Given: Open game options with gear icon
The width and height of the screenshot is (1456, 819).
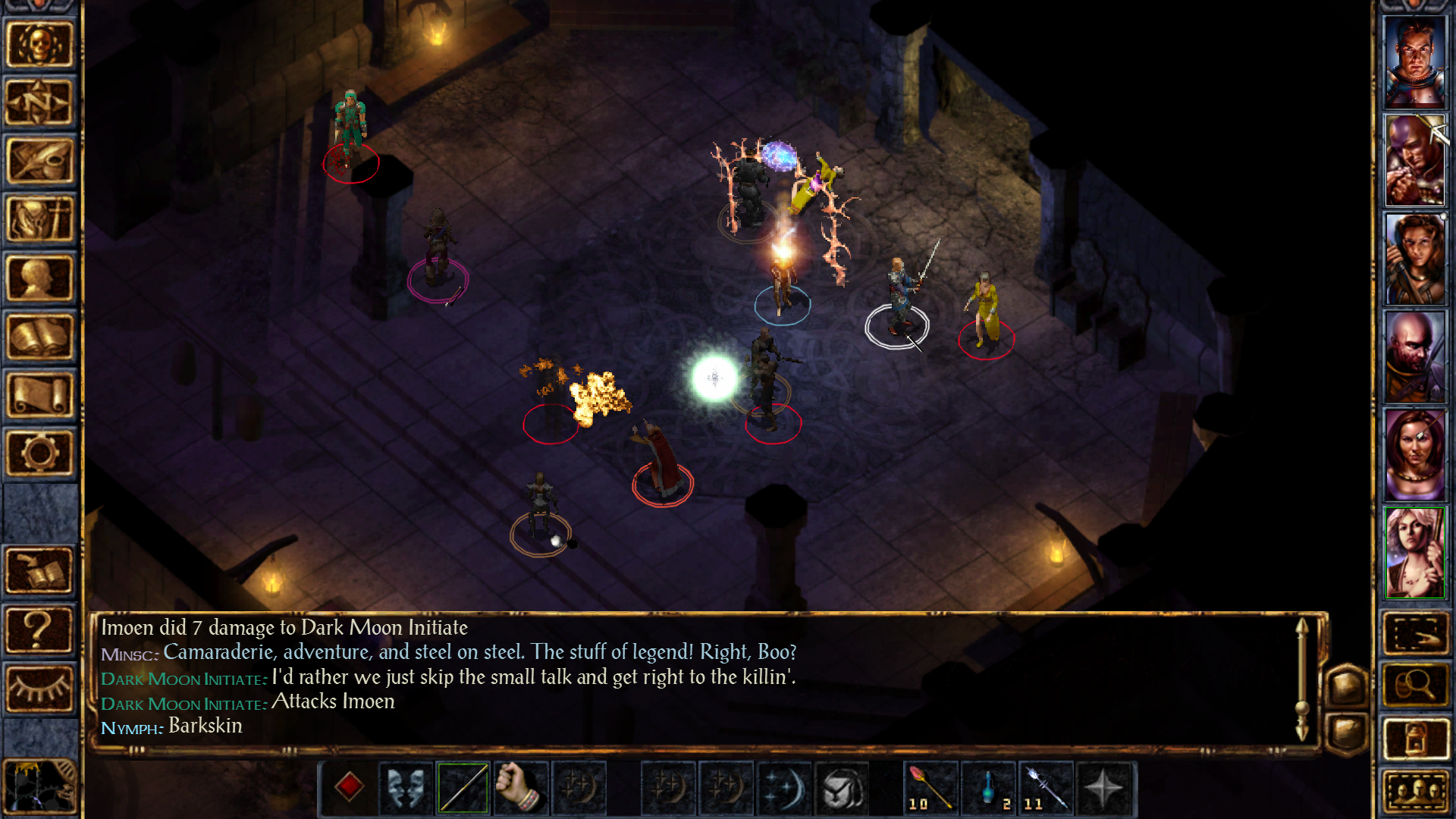Looking at the screenshot, I should coord(40,453).
